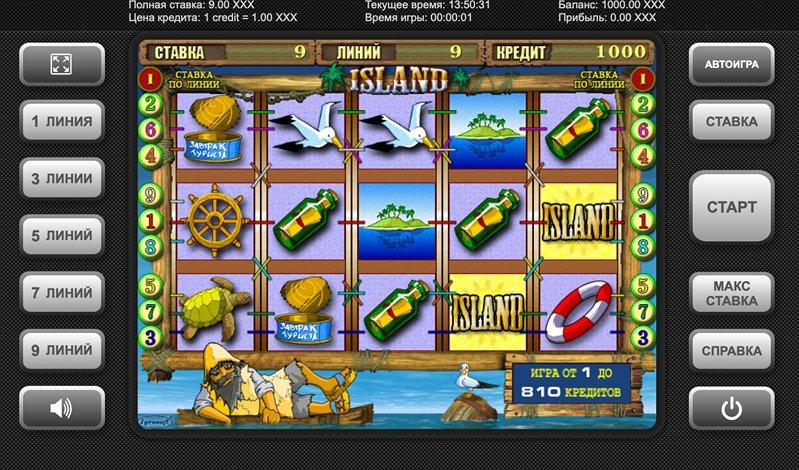Set the bet with МАКС СТАВКА
Image resolution: width=799 pixels, height=470 pixels.
click(731, 293)
